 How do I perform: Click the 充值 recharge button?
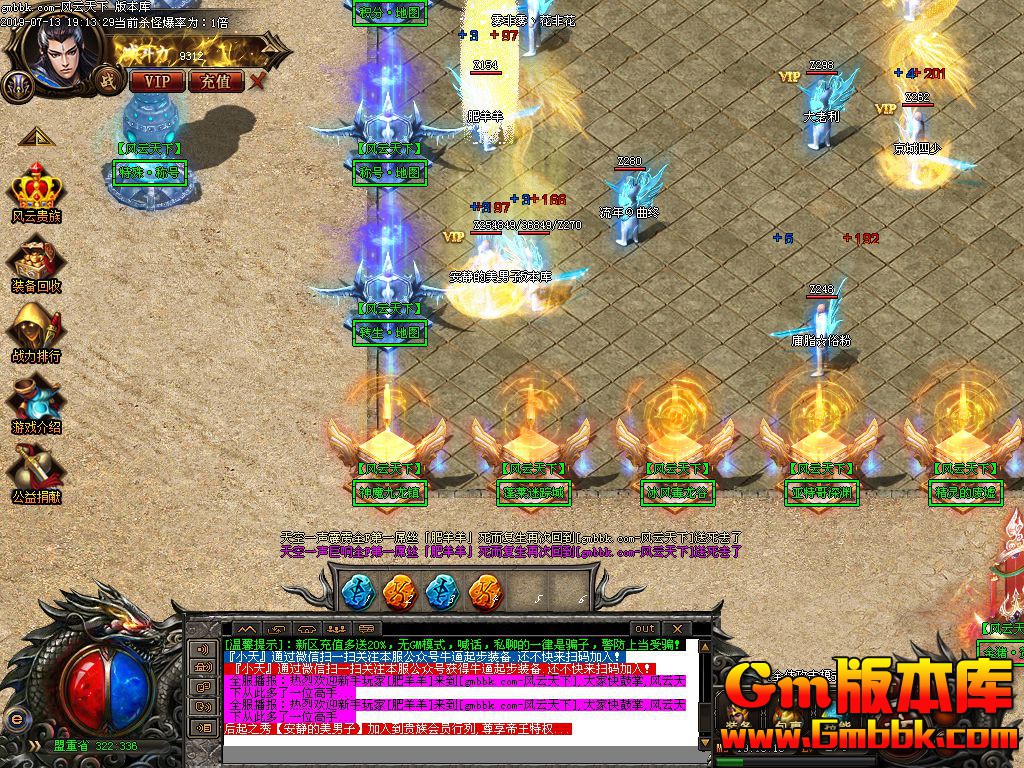[215, 81]
